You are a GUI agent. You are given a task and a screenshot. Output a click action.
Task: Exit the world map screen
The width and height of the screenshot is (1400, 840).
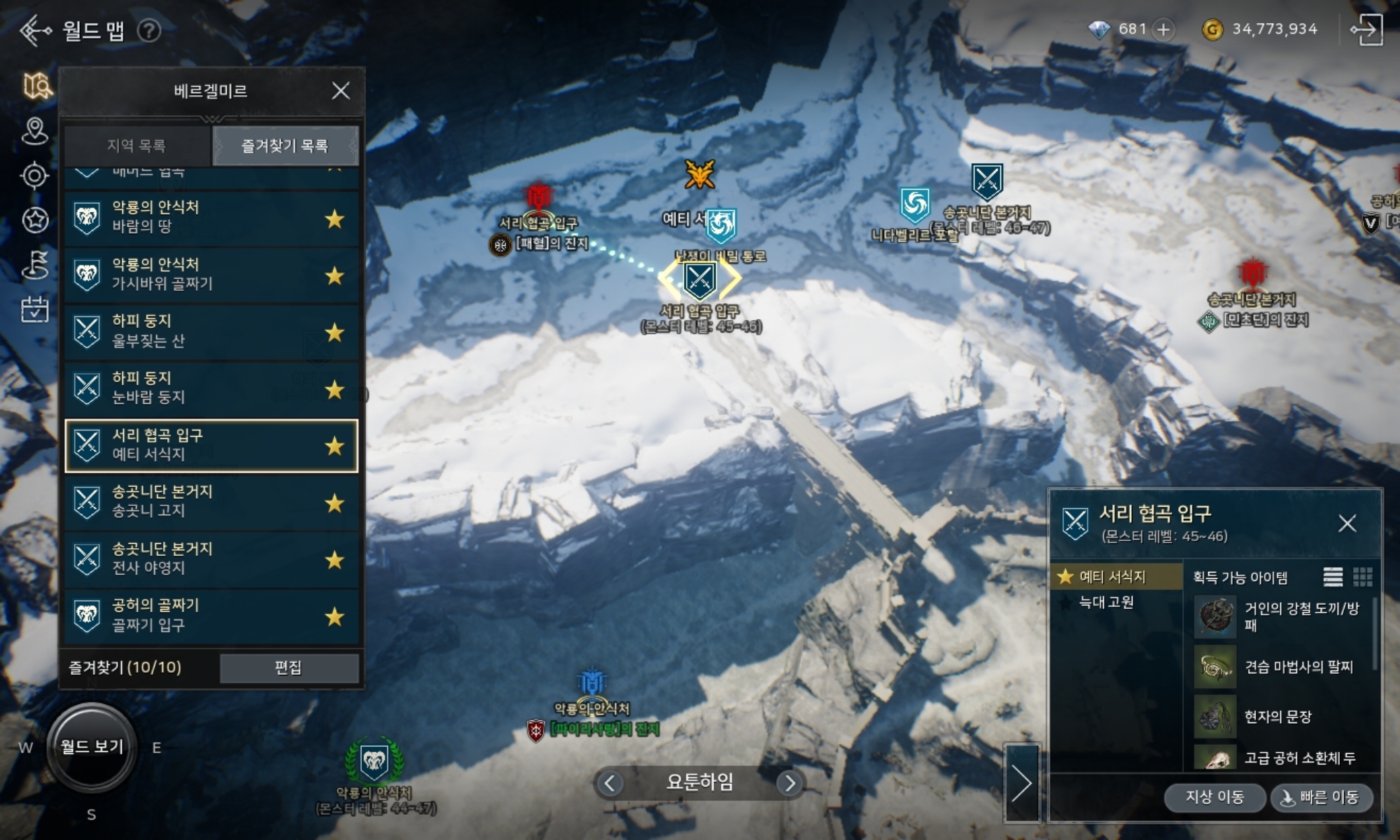click(x=1366, y=29)
